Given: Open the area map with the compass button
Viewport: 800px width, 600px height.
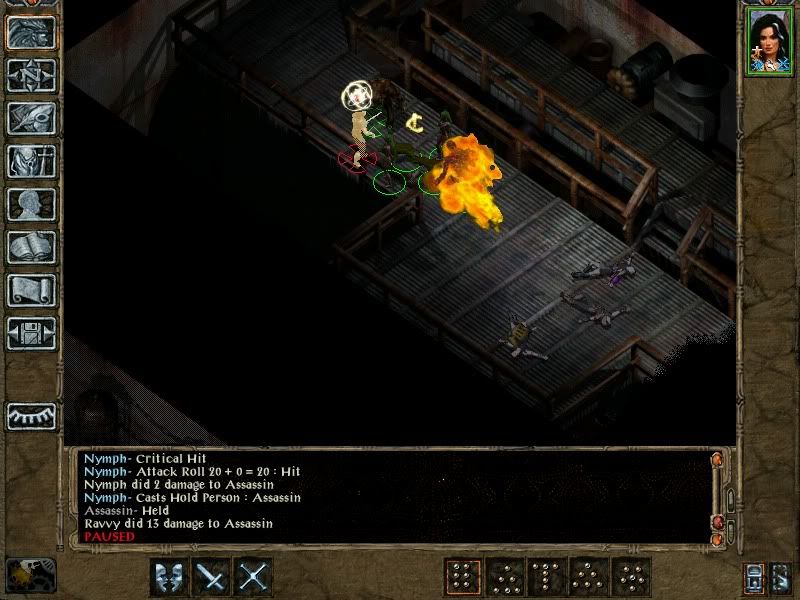Looking at the screenshot, I should (31, 76).
